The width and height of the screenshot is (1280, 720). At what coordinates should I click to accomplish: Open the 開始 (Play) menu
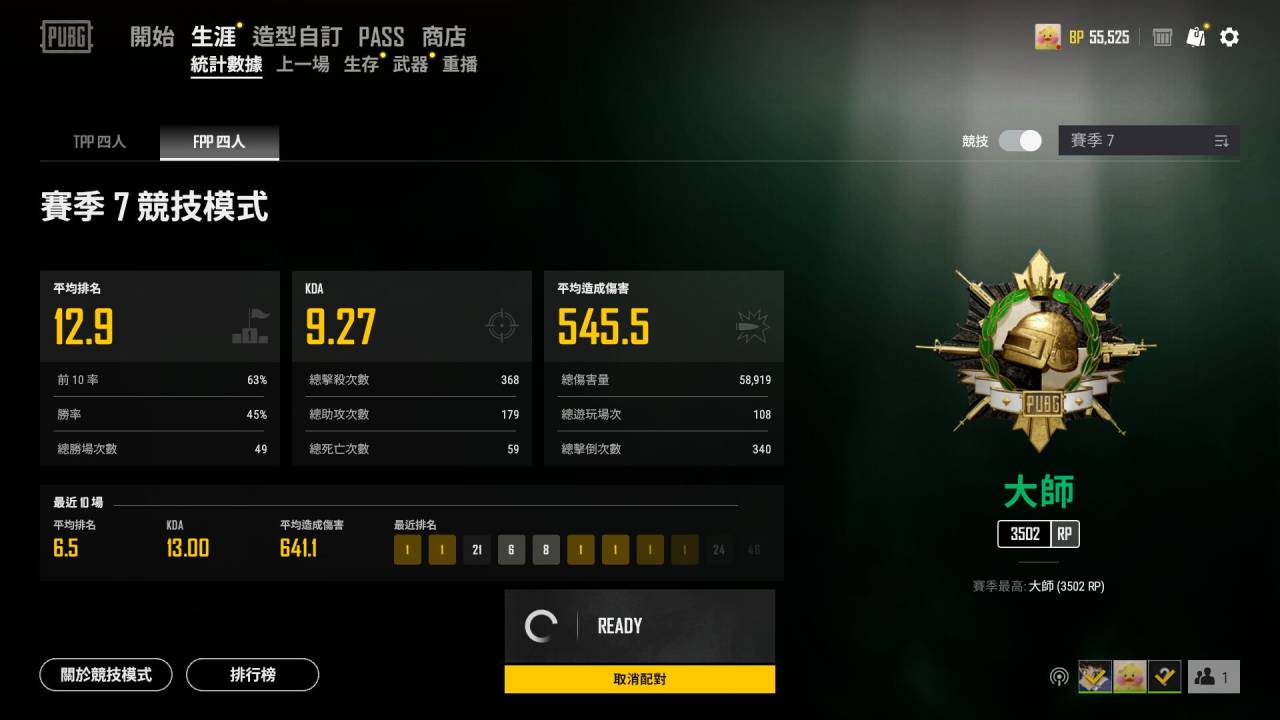152,37
